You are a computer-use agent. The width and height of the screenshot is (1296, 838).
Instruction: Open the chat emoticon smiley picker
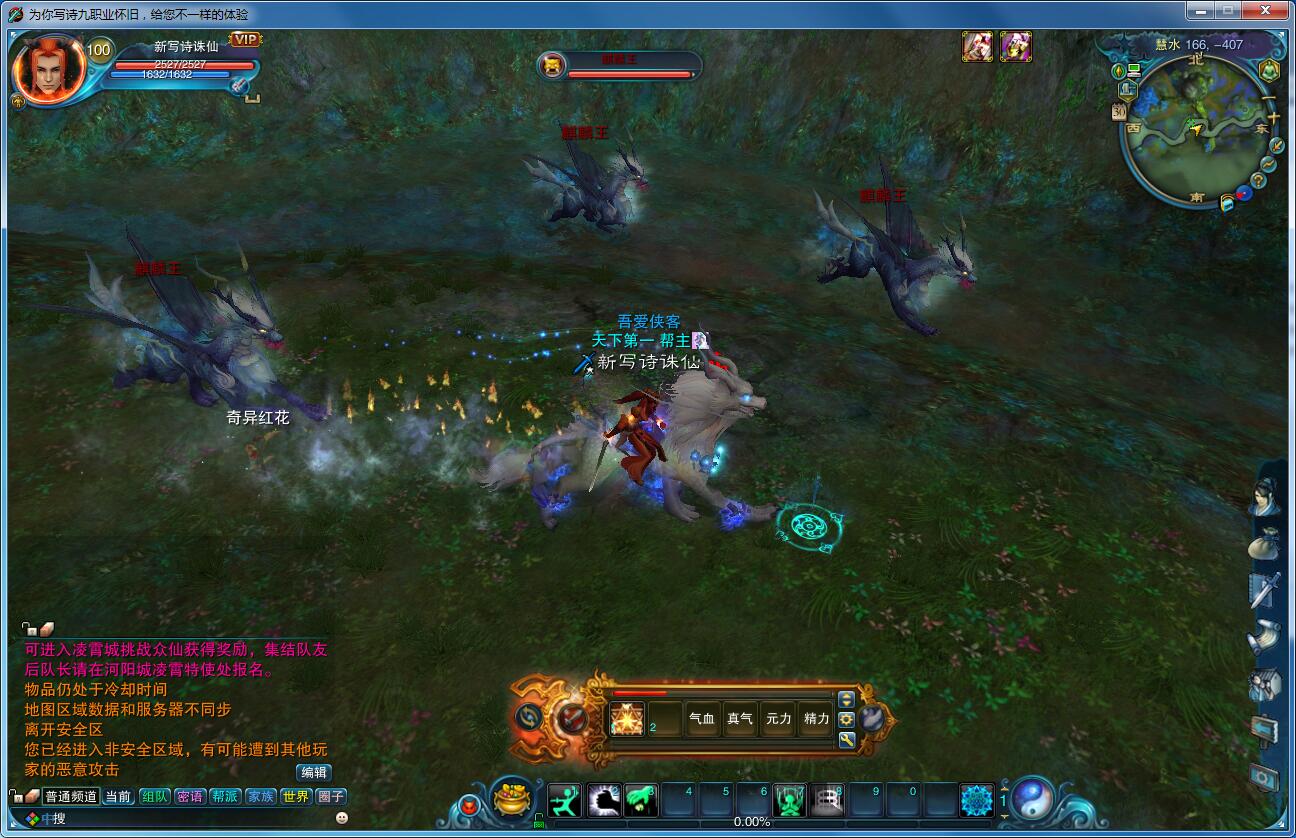(342, 818)
